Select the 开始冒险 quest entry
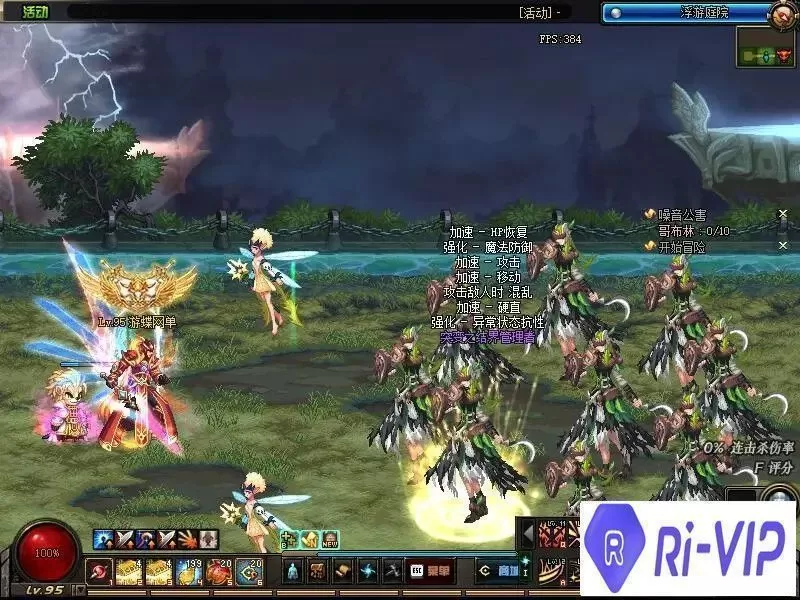The image size is (800, 600). [x=682, y=246]
